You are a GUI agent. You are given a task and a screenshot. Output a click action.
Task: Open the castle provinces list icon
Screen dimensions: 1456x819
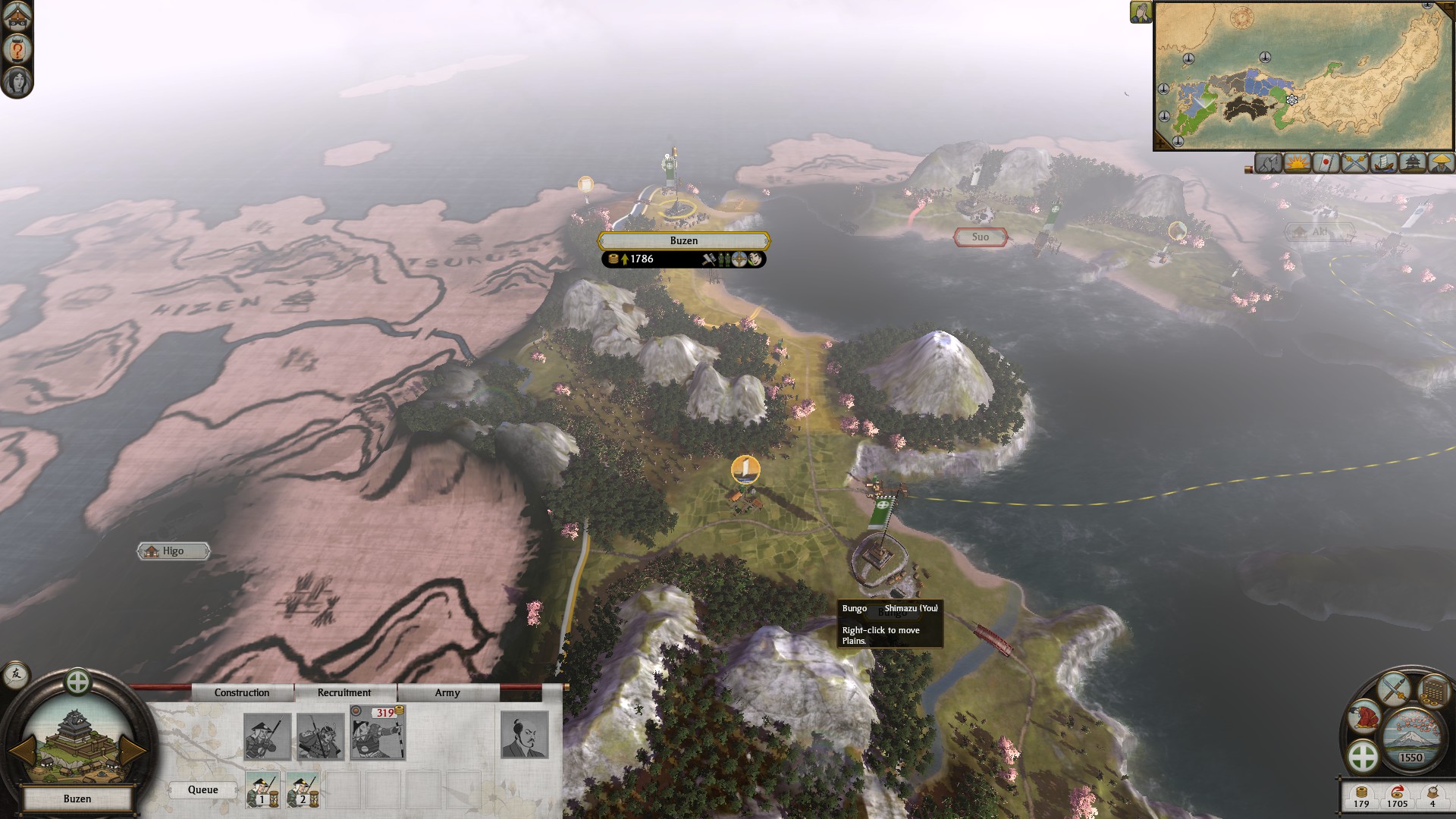point(1412,163)
